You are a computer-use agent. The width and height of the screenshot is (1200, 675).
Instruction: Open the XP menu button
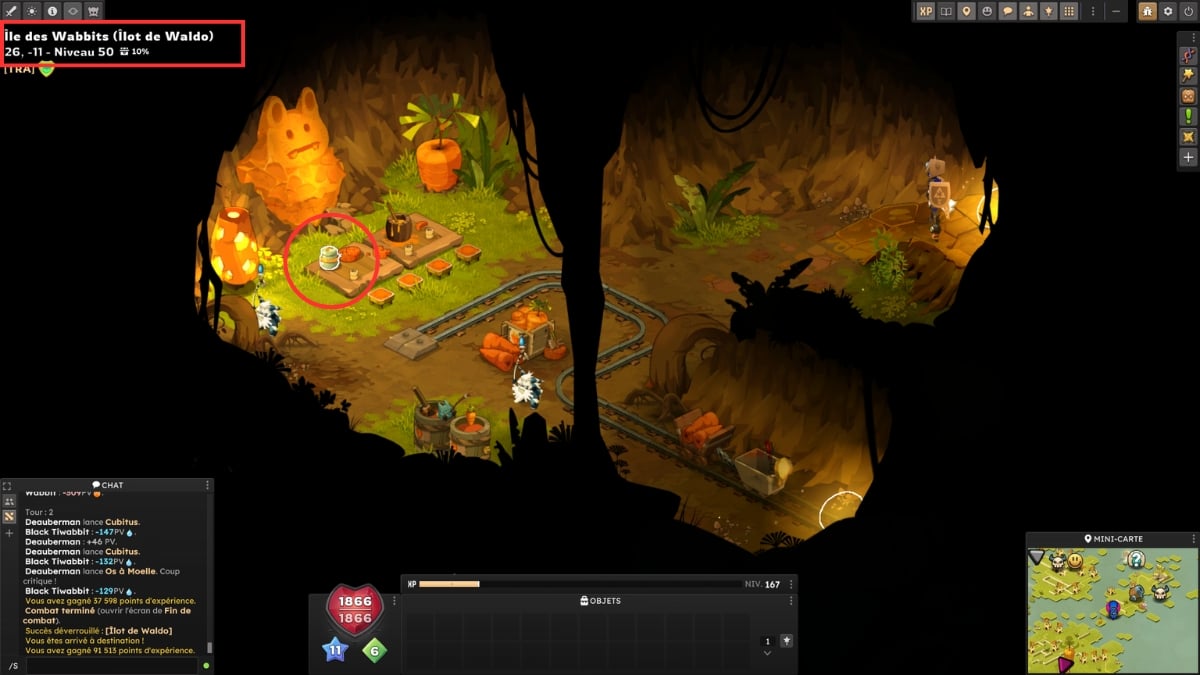(x=926, y=11)
